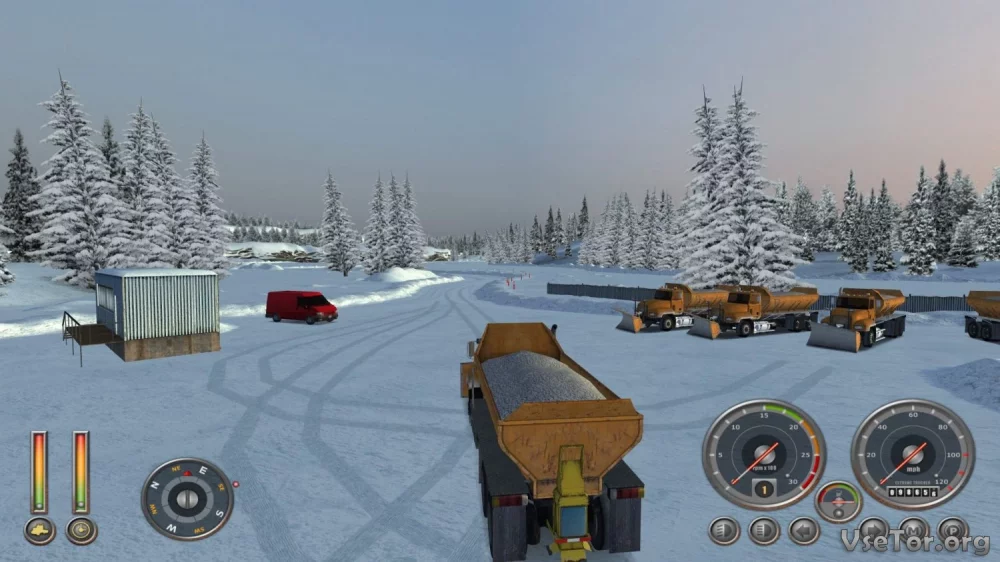Click the small fuel gauge

coord(838,501)
